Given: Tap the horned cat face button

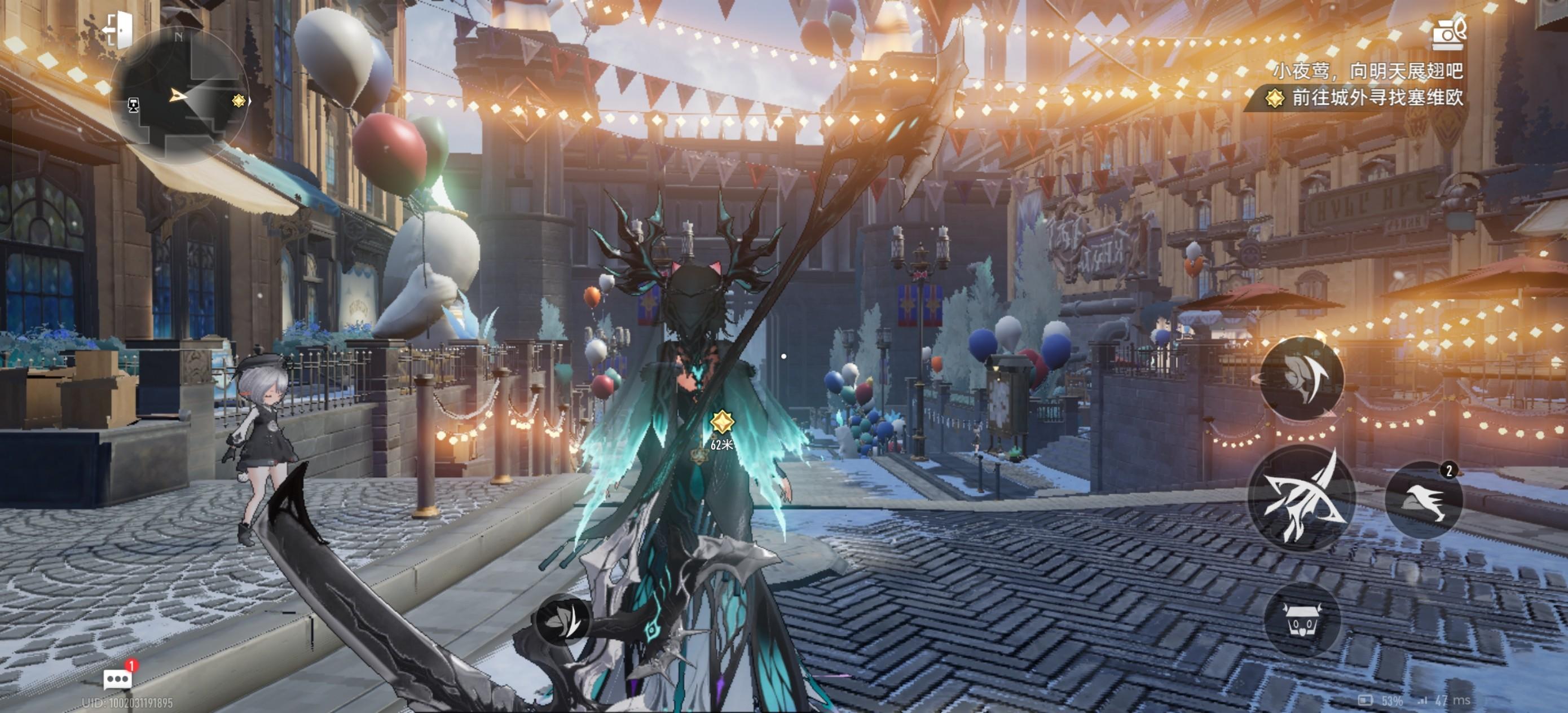Looking at the screenshot, I should [1302, 620].
